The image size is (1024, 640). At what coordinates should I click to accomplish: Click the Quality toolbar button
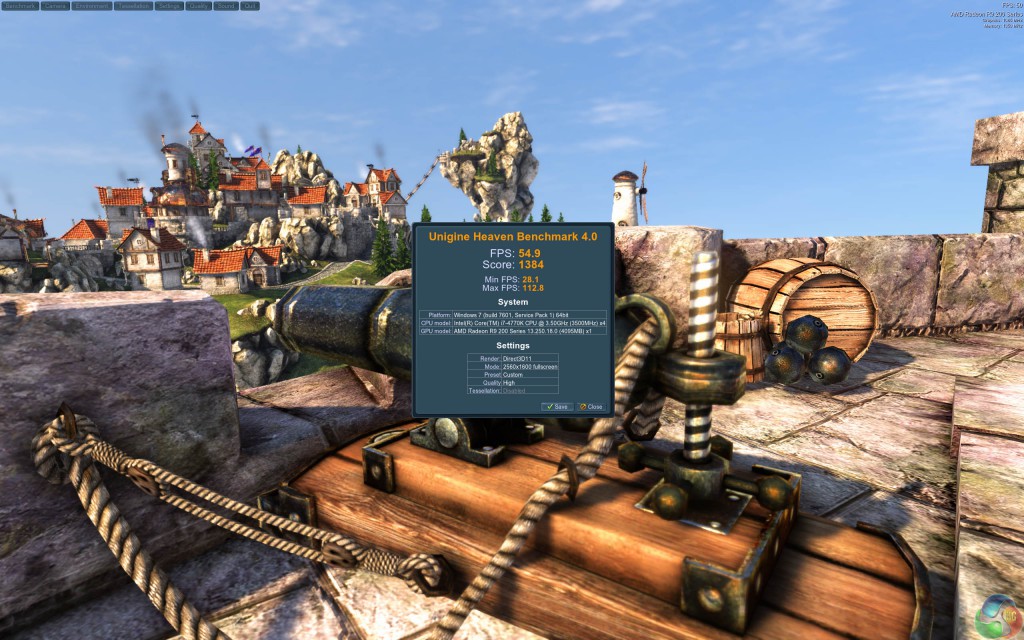(x=199, y=5)
